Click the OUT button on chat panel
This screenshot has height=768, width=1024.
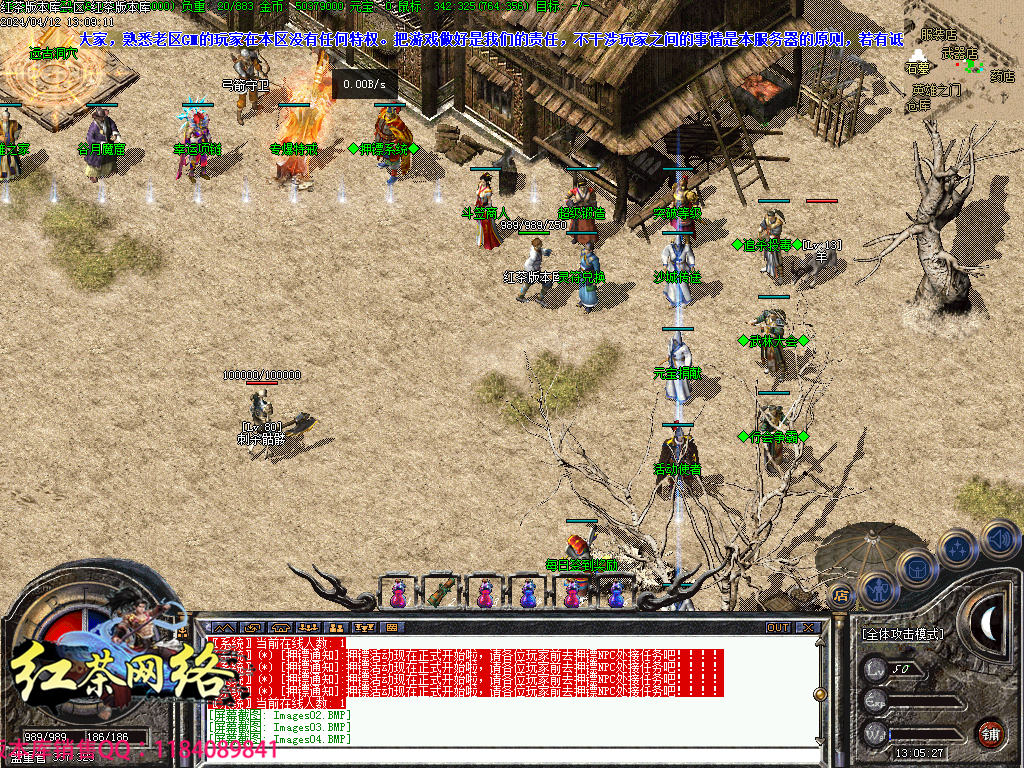point(778,628)
